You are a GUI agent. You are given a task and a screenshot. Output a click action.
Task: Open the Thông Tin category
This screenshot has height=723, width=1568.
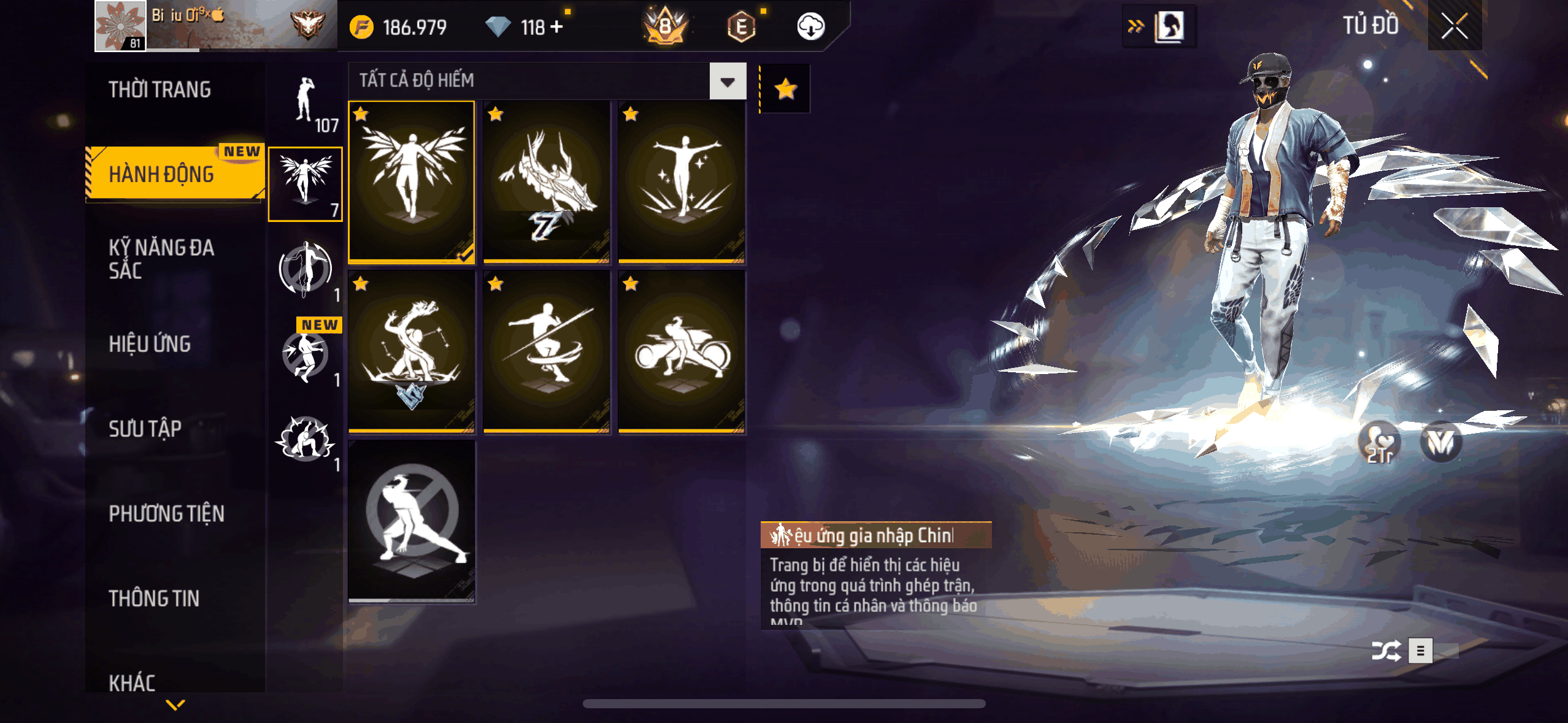[x=154, y=598]
